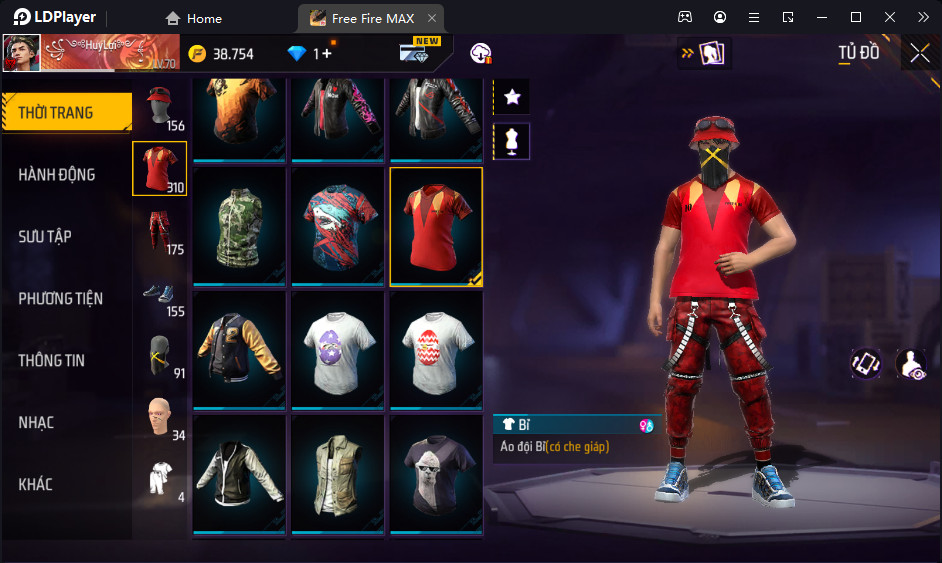Open the Khác category
Image resolution: width=942 pixels, height=563 pixels.
pyautogui.click(x=35, y=485)
